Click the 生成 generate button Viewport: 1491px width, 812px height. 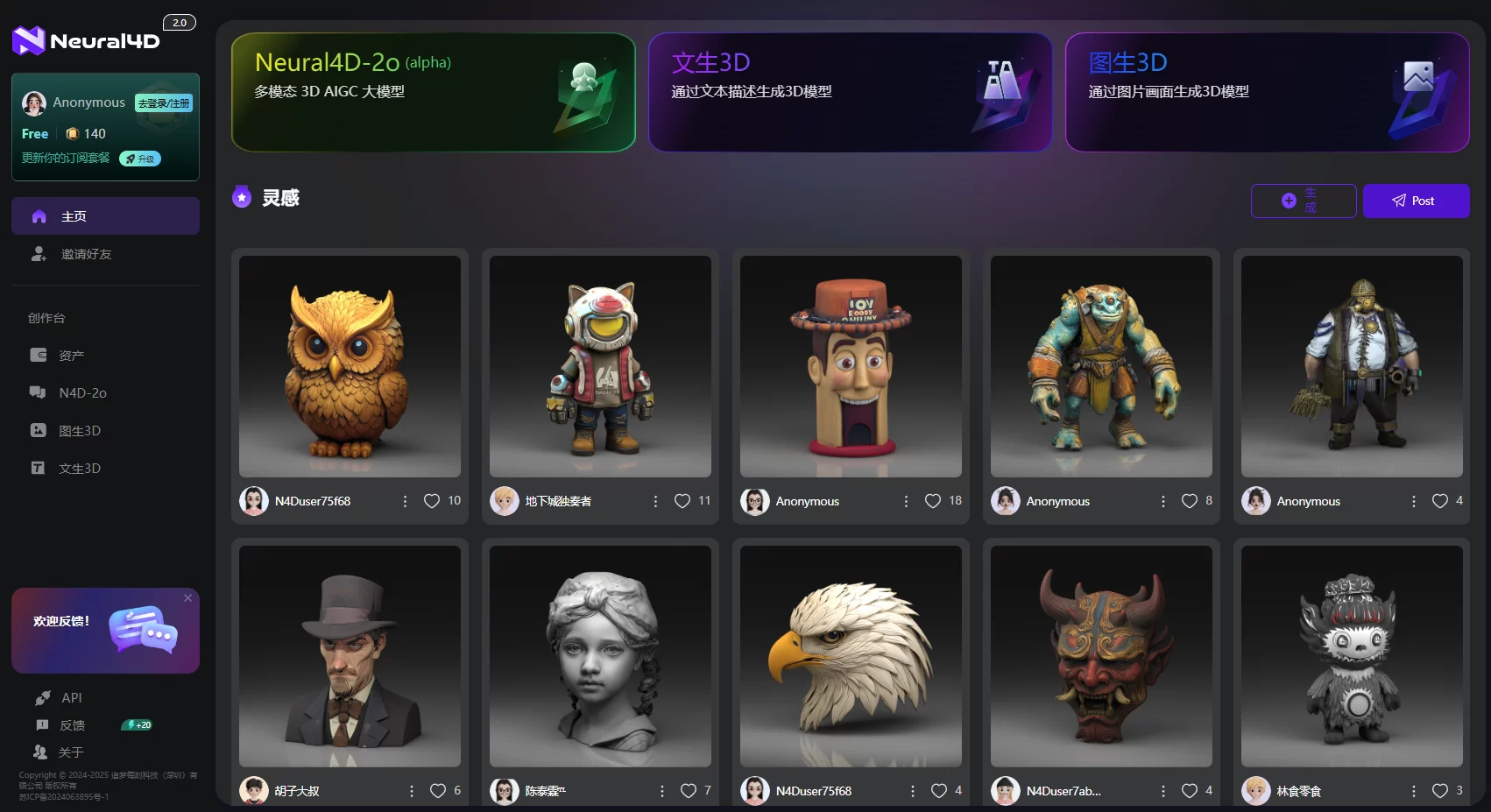(1303, 201)
